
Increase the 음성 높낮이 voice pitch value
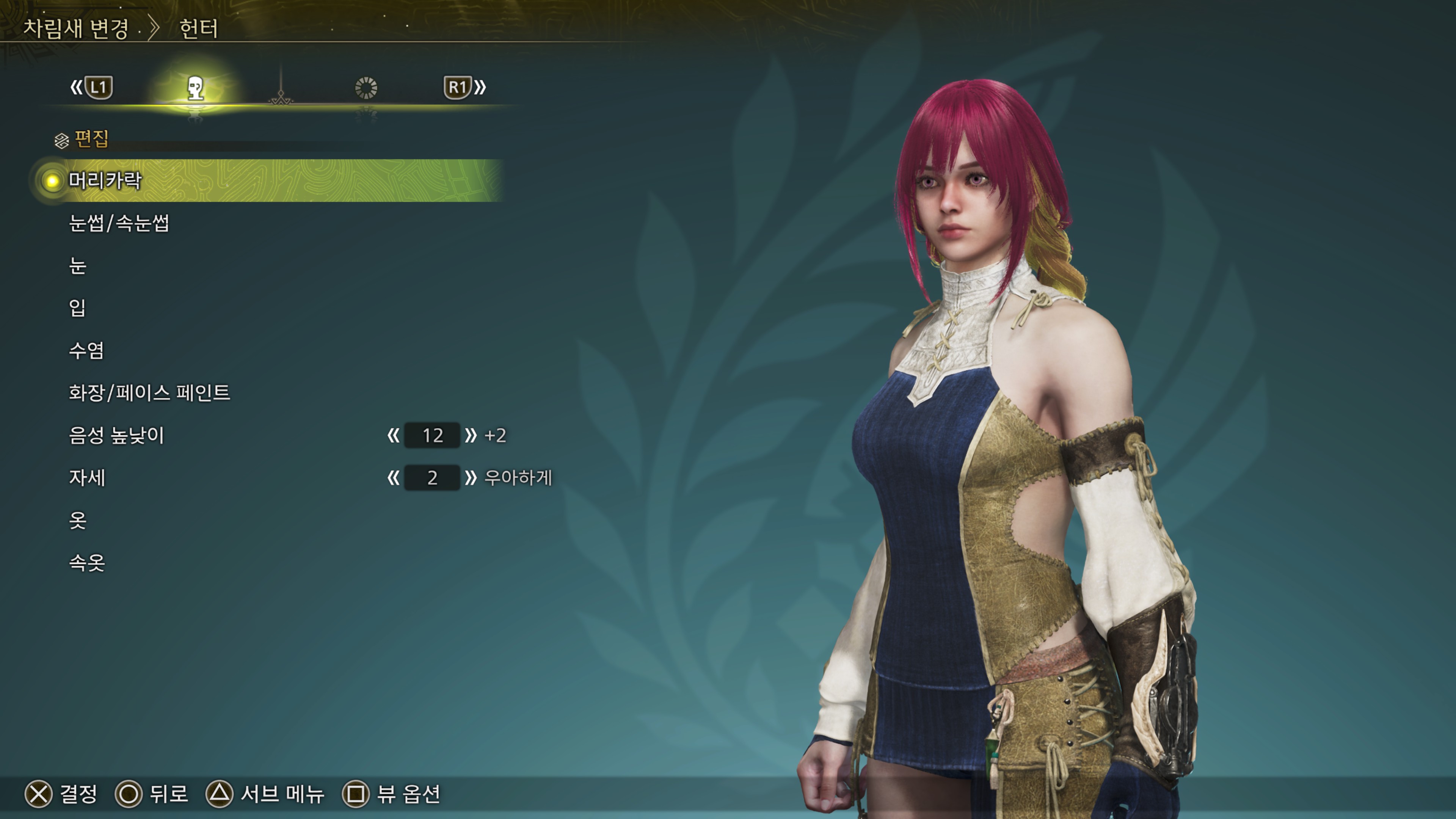[470, 435]
